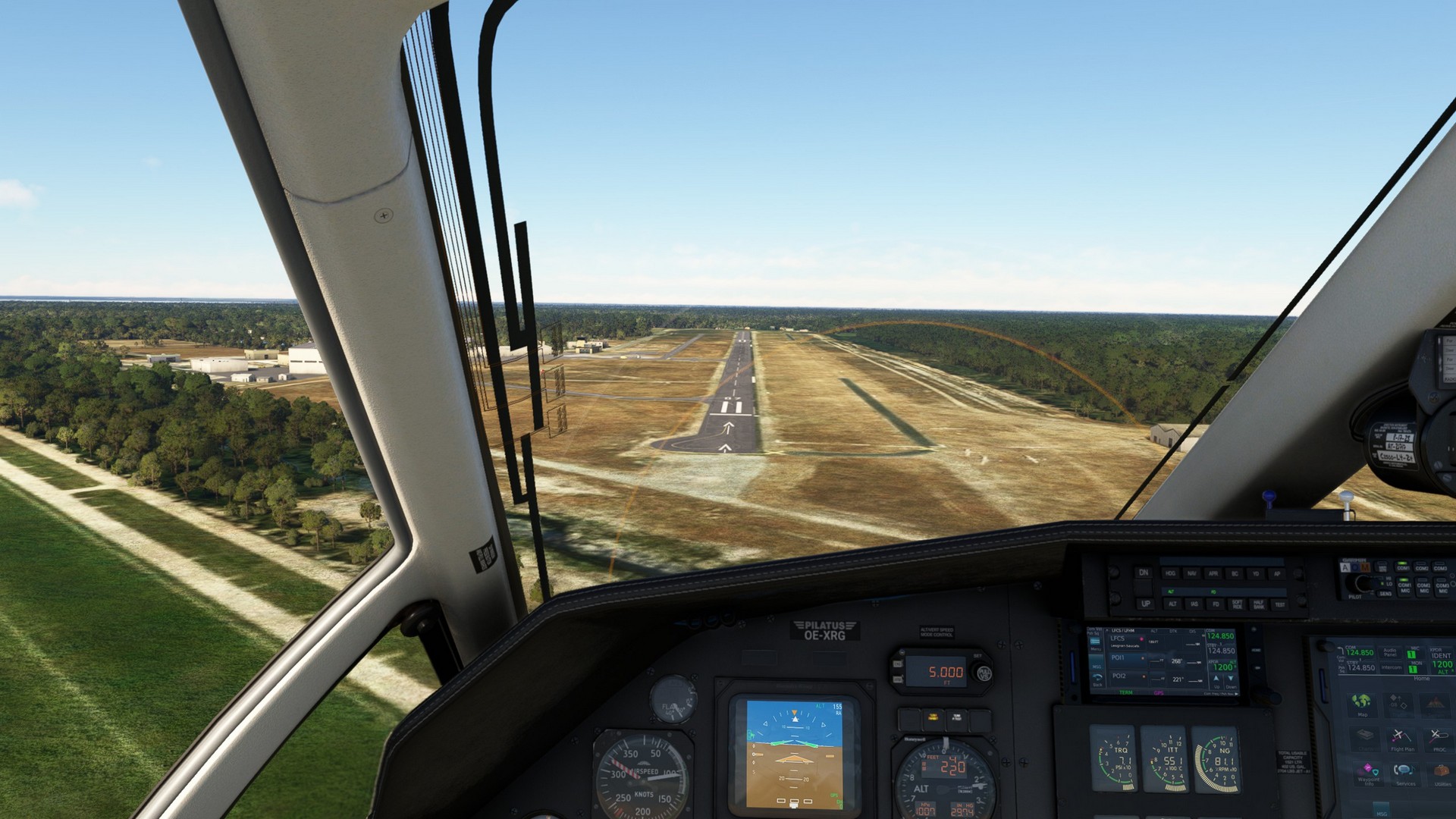Engage the AP autopilot button
This screenshot has width=1456, height=819.
(1277, 574)
